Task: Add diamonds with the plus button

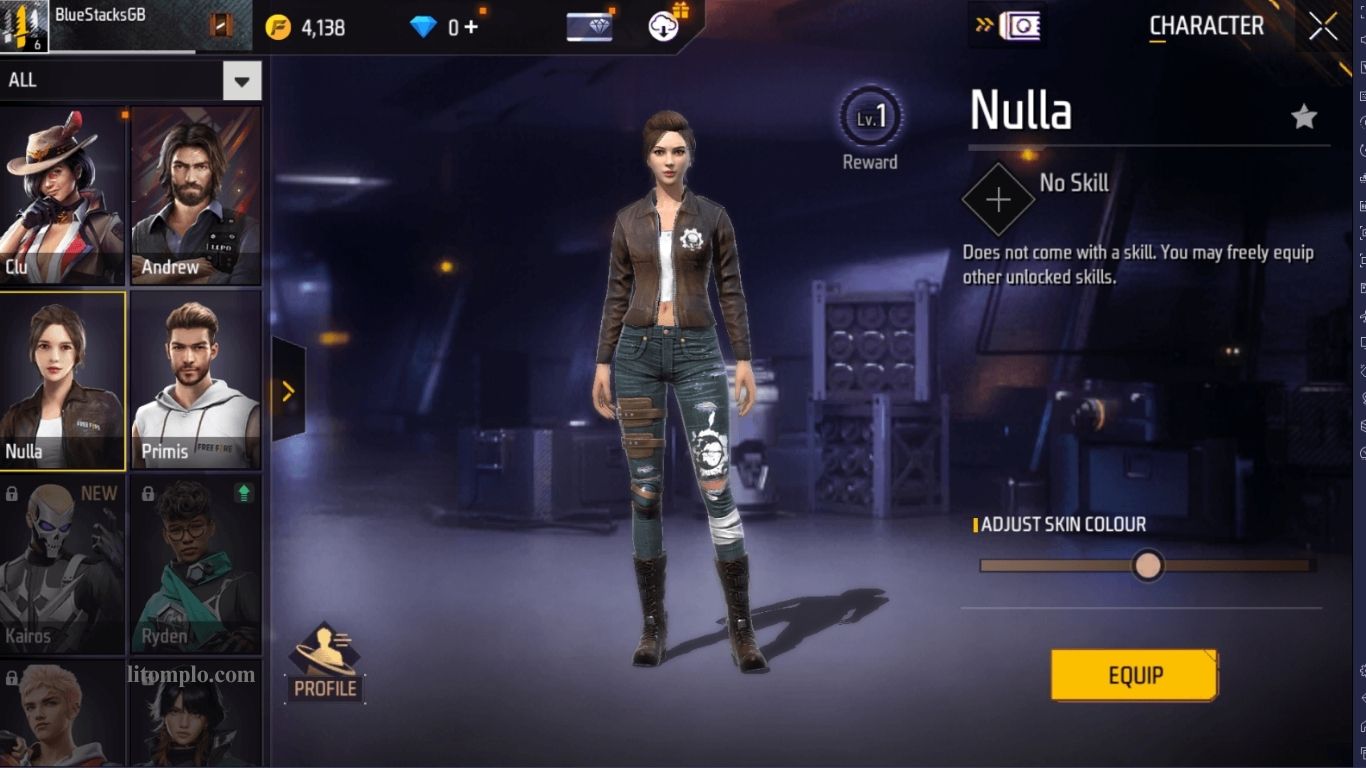Action: (x=471, y=27)
